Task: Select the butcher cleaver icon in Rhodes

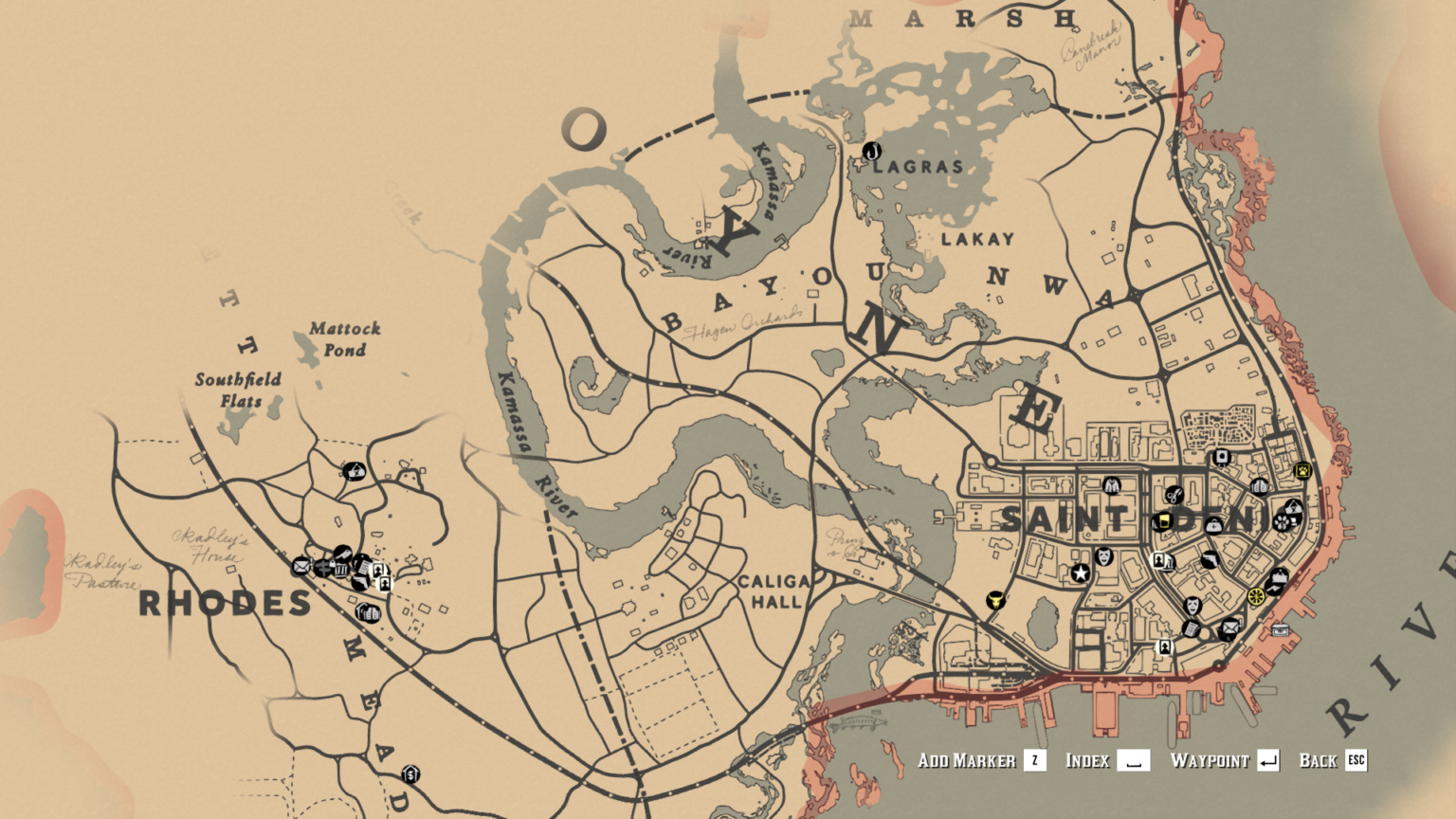Action: click(x=343, y=553)
